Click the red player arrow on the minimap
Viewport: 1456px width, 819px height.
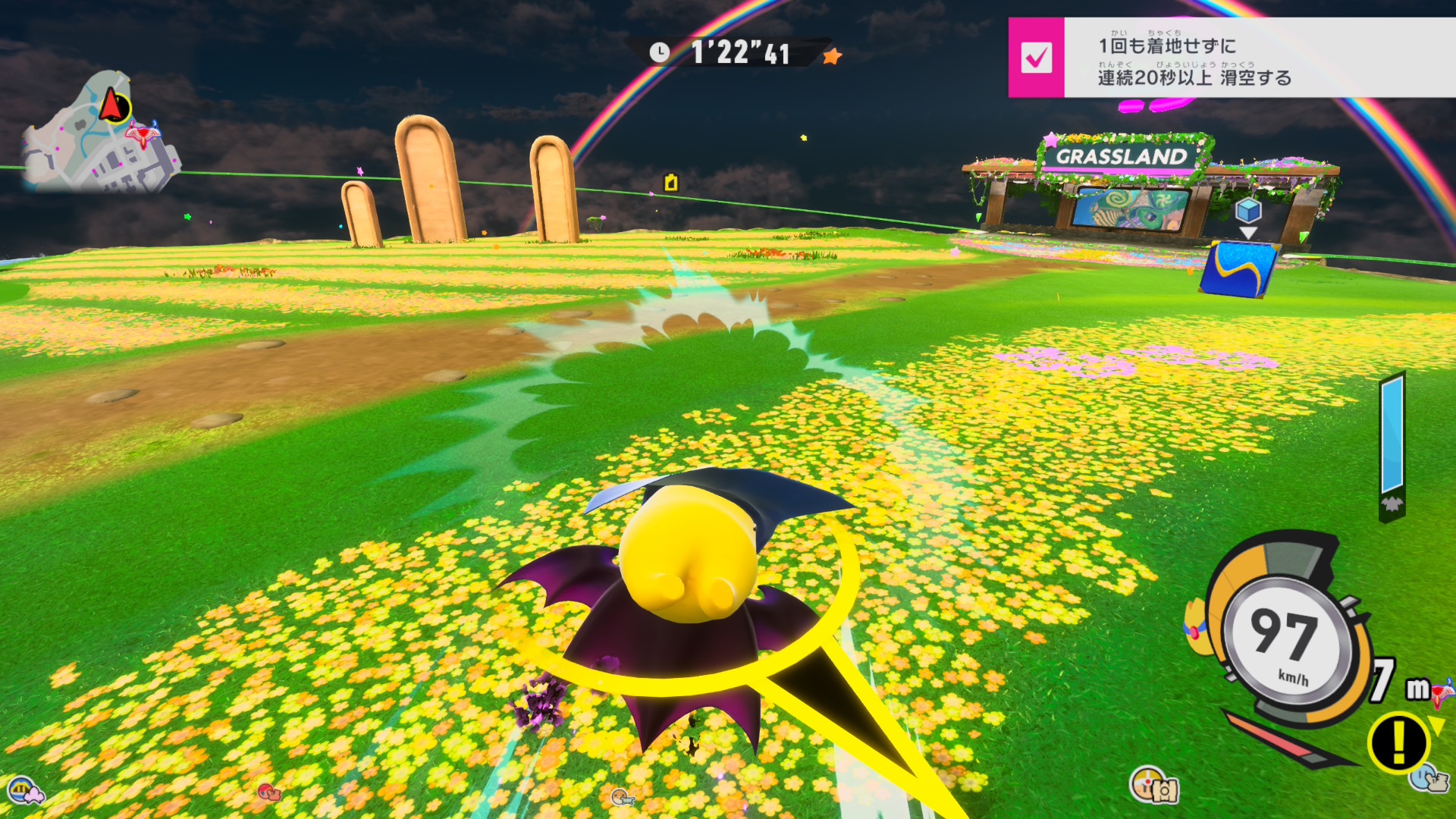coord(113,105)
